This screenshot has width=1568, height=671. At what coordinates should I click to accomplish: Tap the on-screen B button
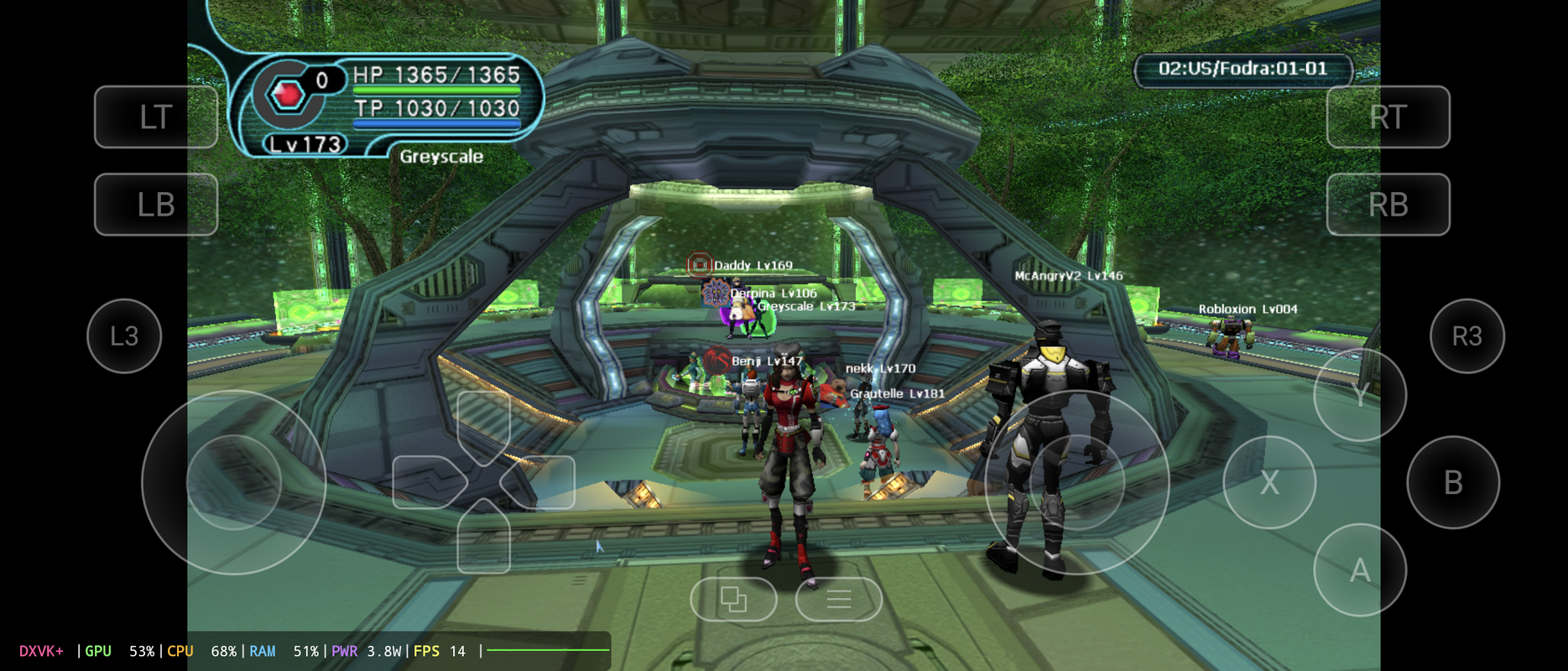click(x=1452, y=482)
